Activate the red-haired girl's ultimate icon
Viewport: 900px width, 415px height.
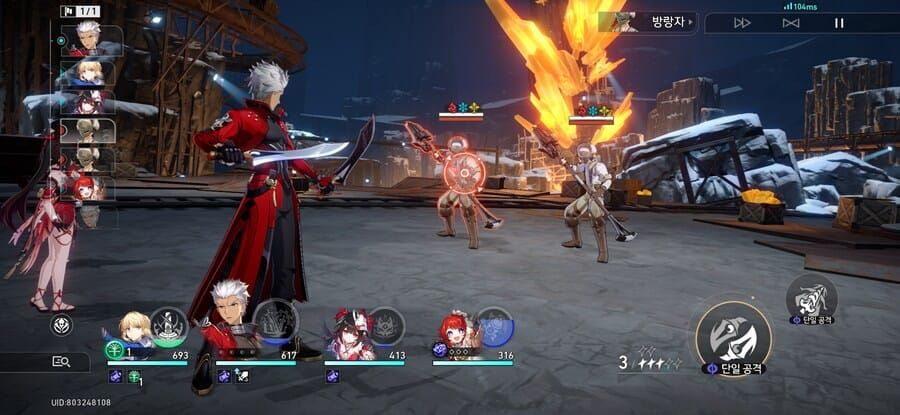pos(493,326)
